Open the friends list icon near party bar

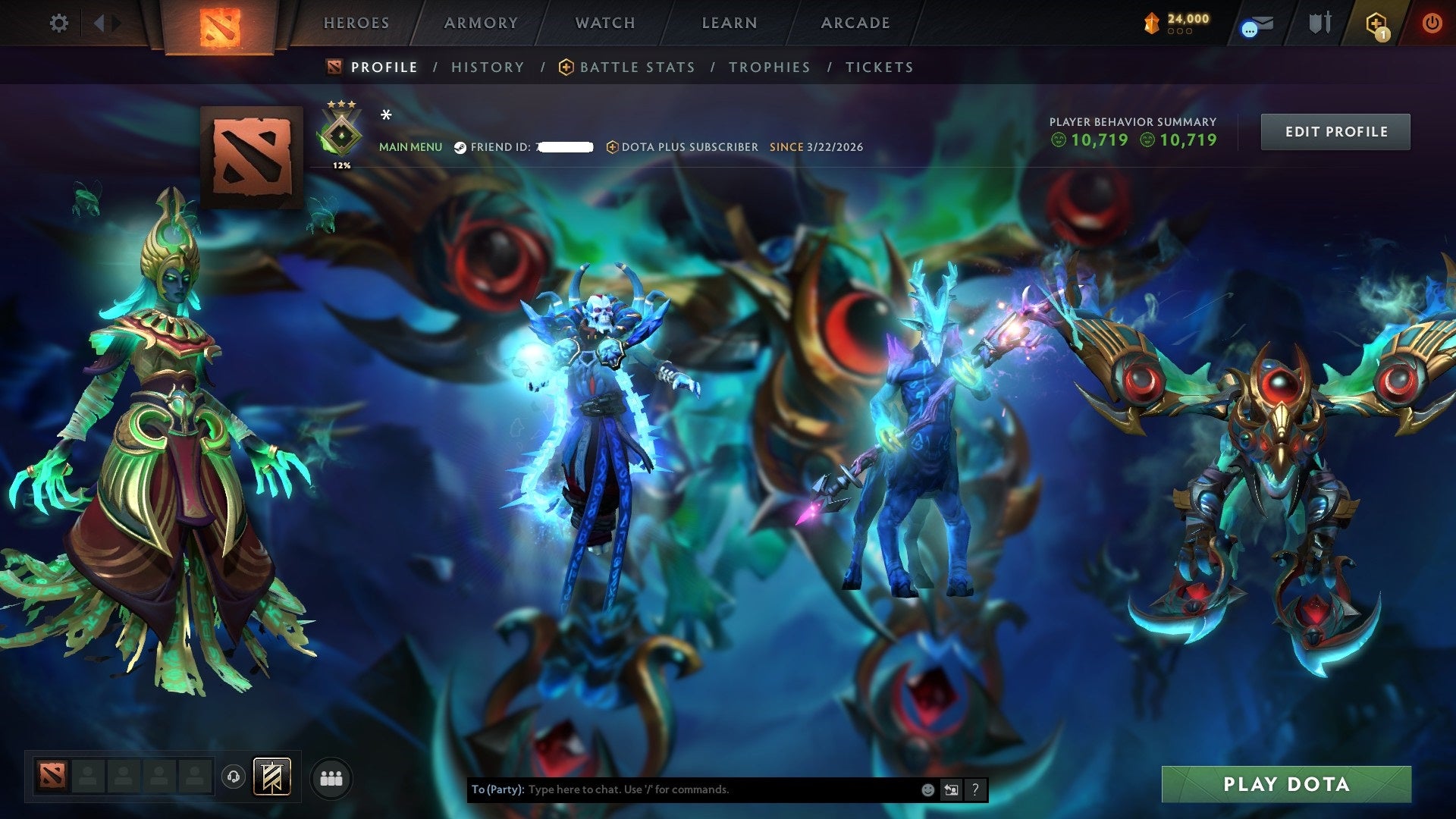point(330,778)
